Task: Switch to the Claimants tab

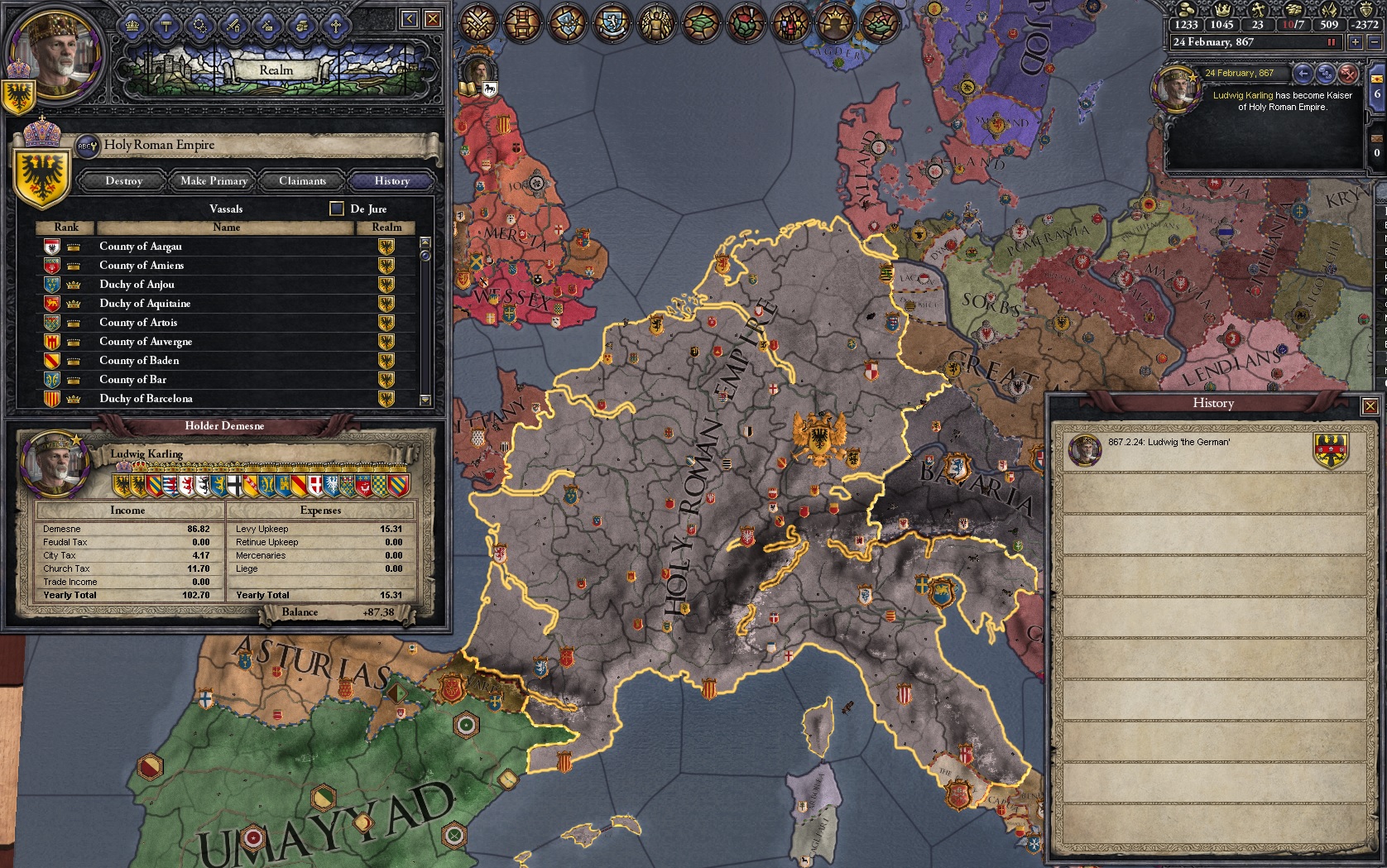Action: click(301, 181)
